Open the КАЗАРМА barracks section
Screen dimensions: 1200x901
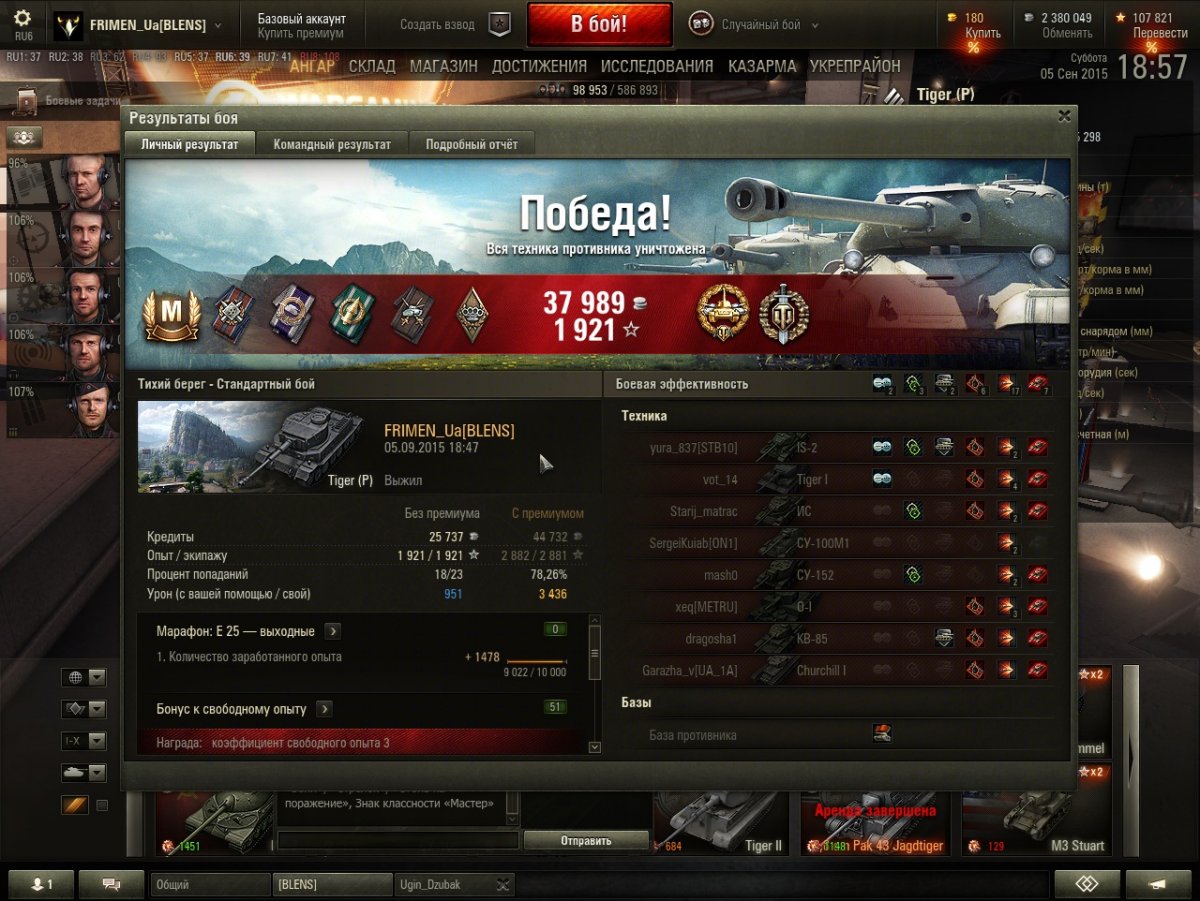[x=762, y=66]
